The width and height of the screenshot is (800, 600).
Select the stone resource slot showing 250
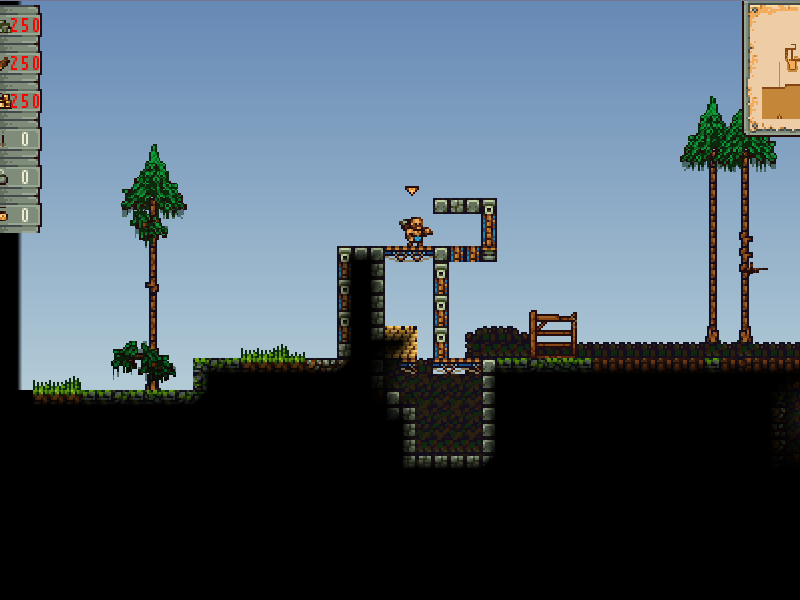(20, 25)
